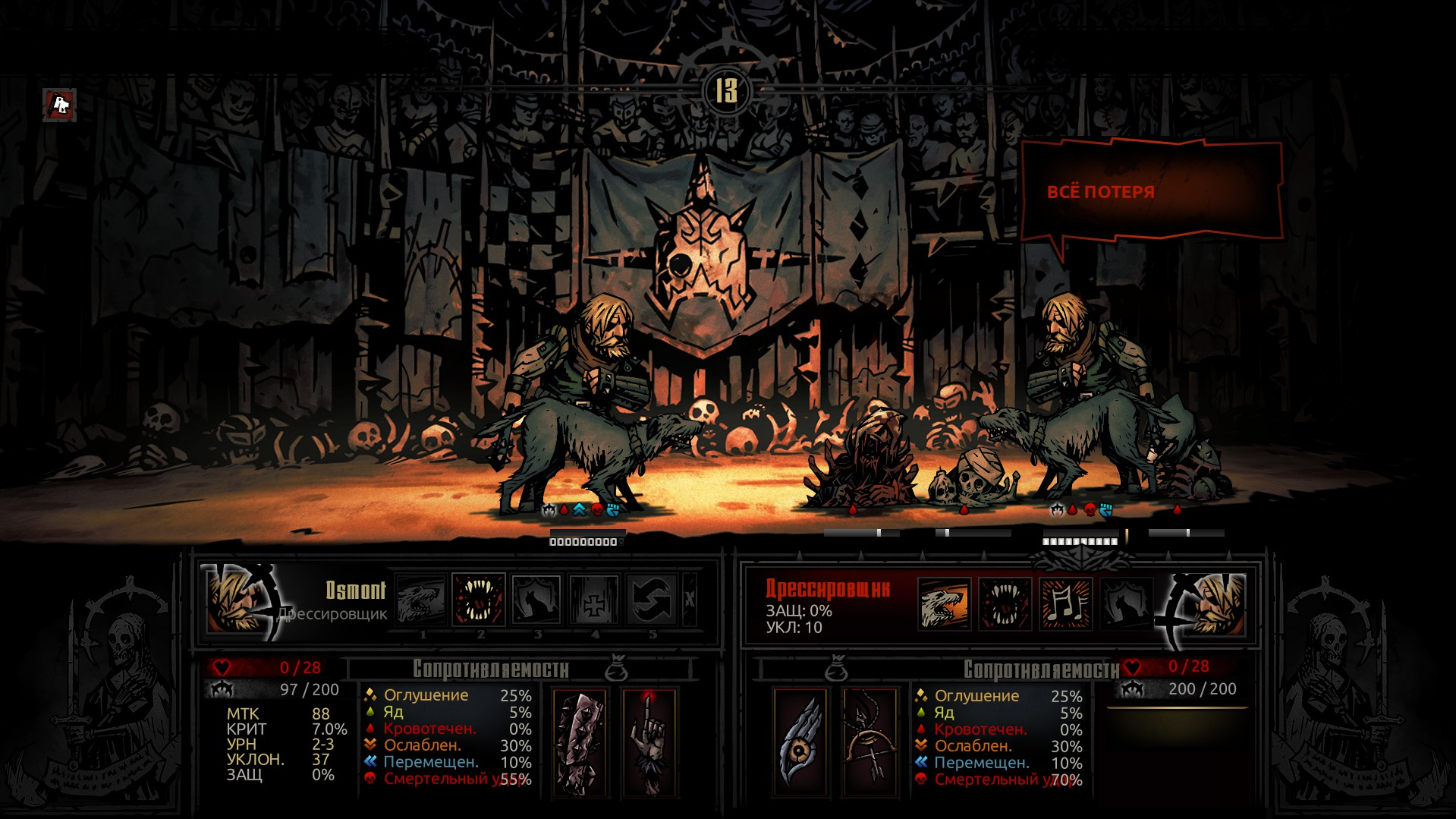Inspect Osmont's spiked bracer trinket
This screenshot has height=819, width=1456.
tap(580, 743)
